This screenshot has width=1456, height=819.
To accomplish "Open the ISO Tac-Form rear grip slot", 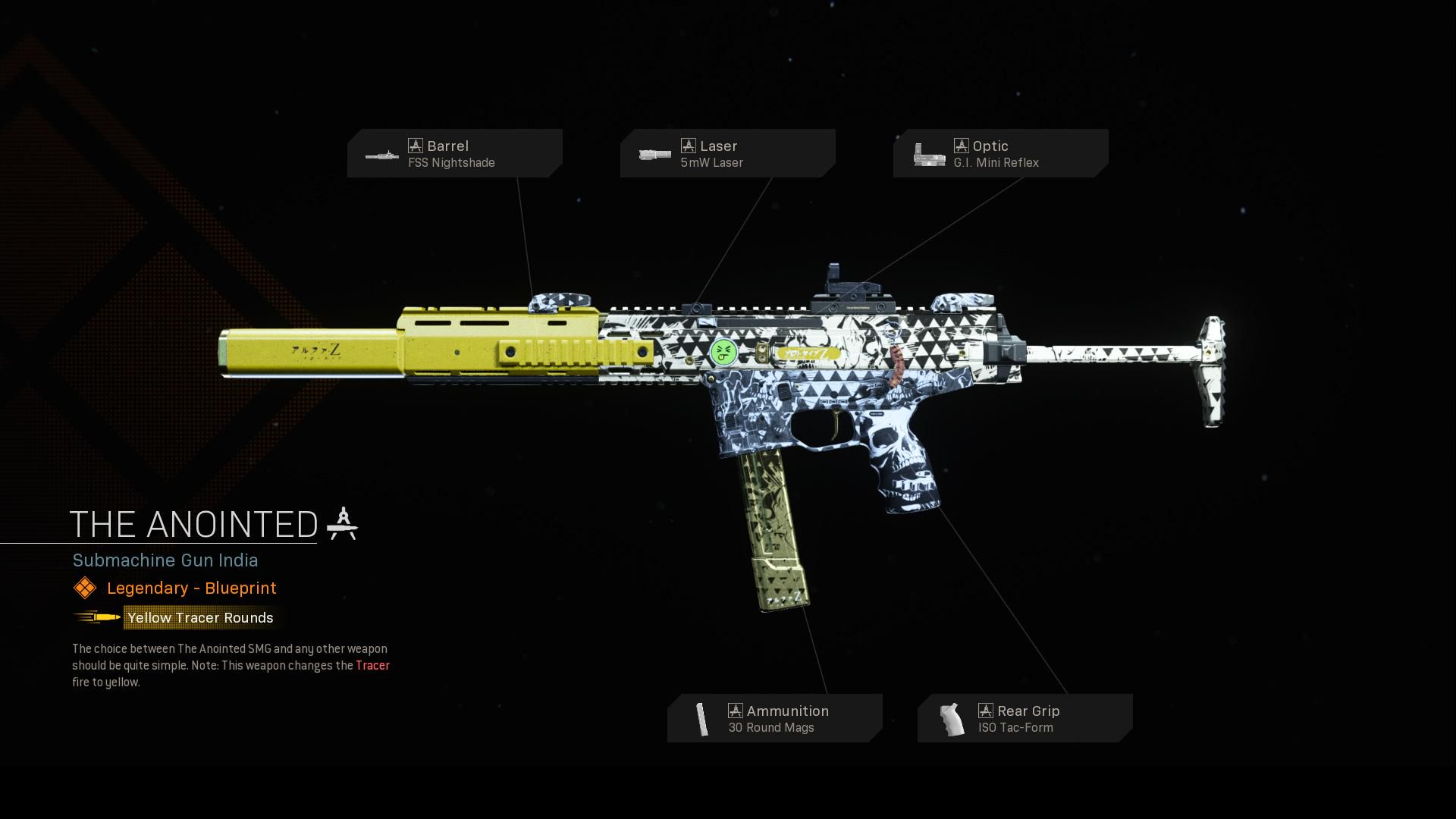I will click(x=1025, y=718).
